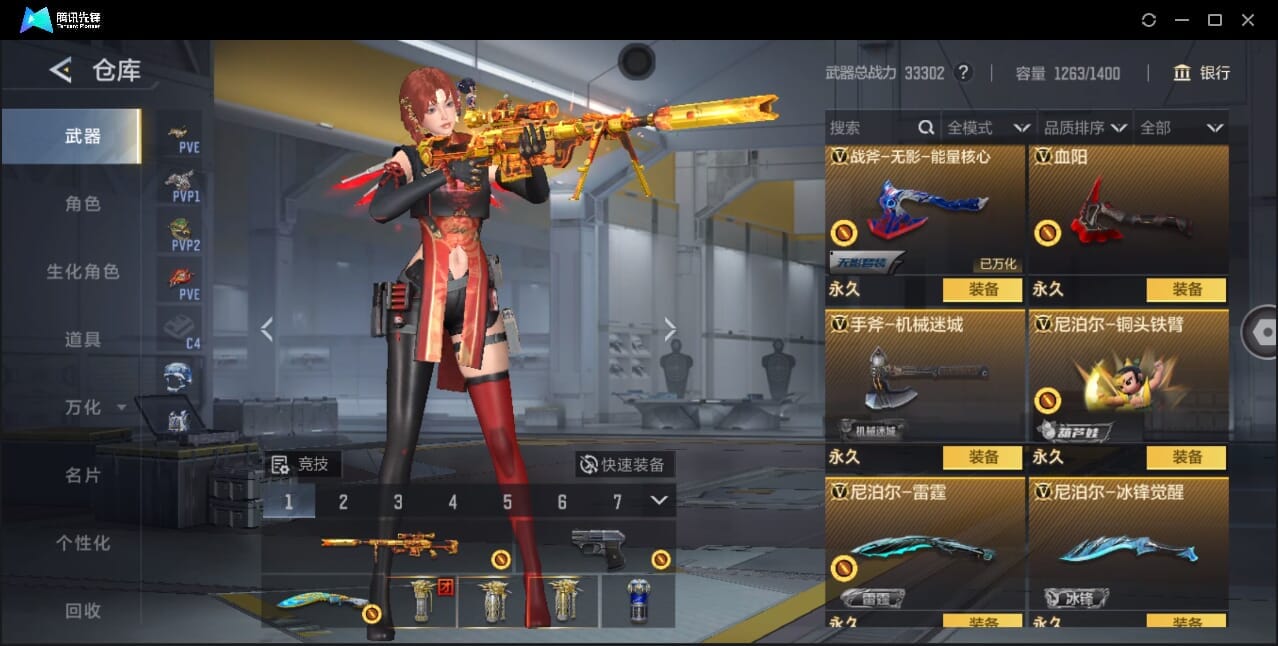Screen dimensions: 1278x646
Task: Switch to loadout slot 3
Action: point(398,502)
